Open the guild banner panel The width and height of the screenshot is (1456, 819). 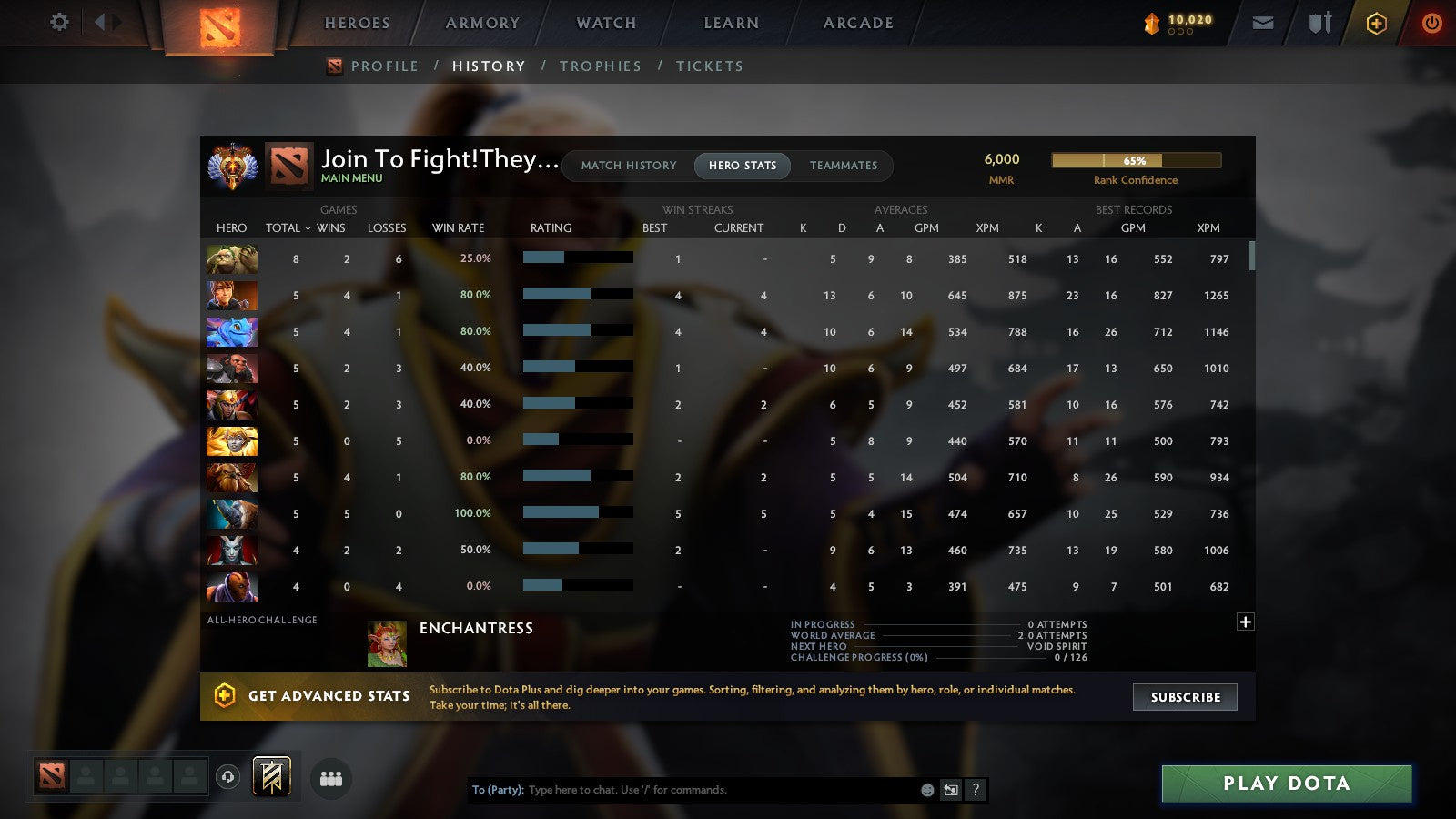(272, 776)
